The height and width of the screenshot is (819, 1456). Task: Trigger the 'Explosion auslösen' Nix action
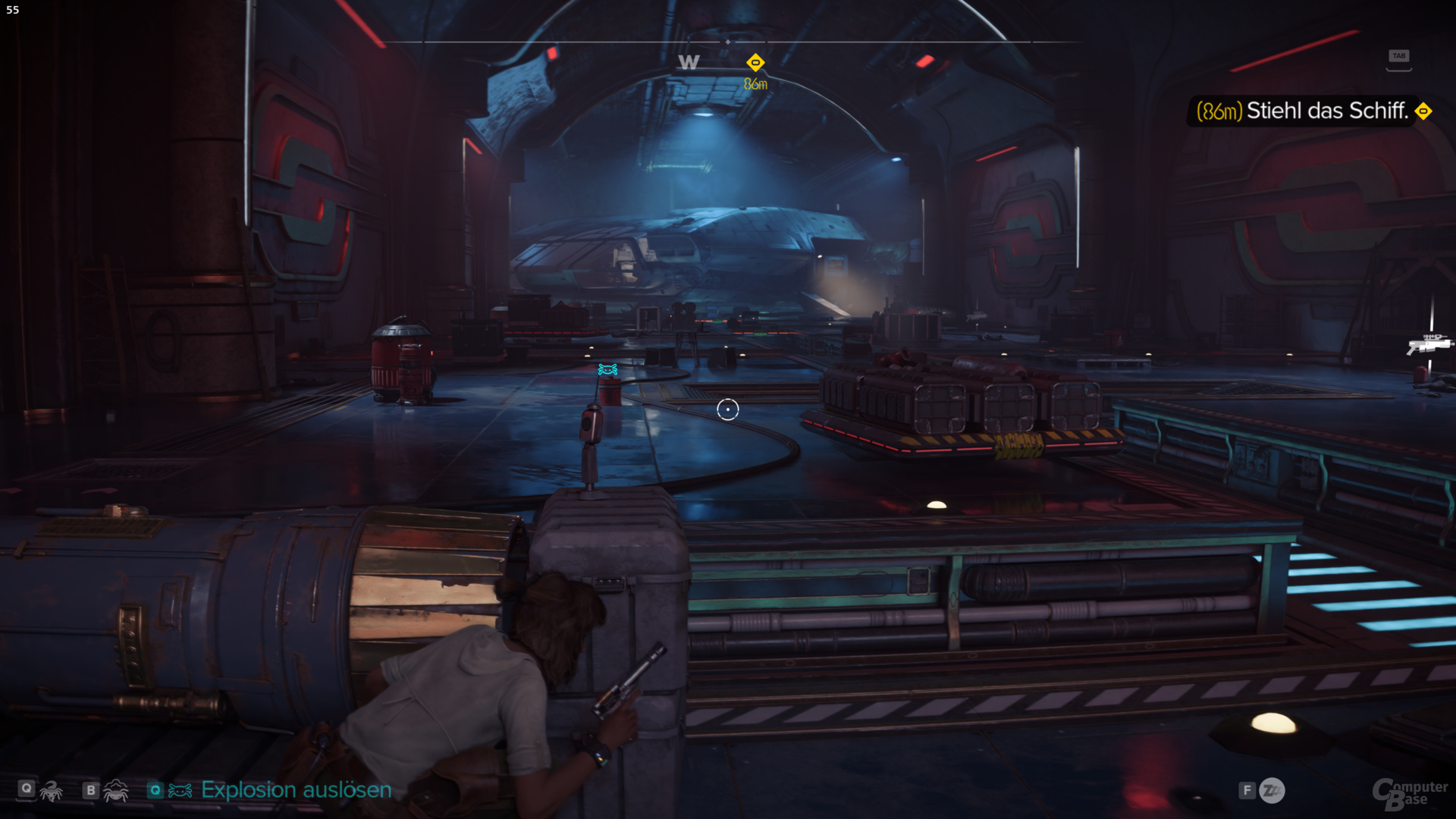296,790
